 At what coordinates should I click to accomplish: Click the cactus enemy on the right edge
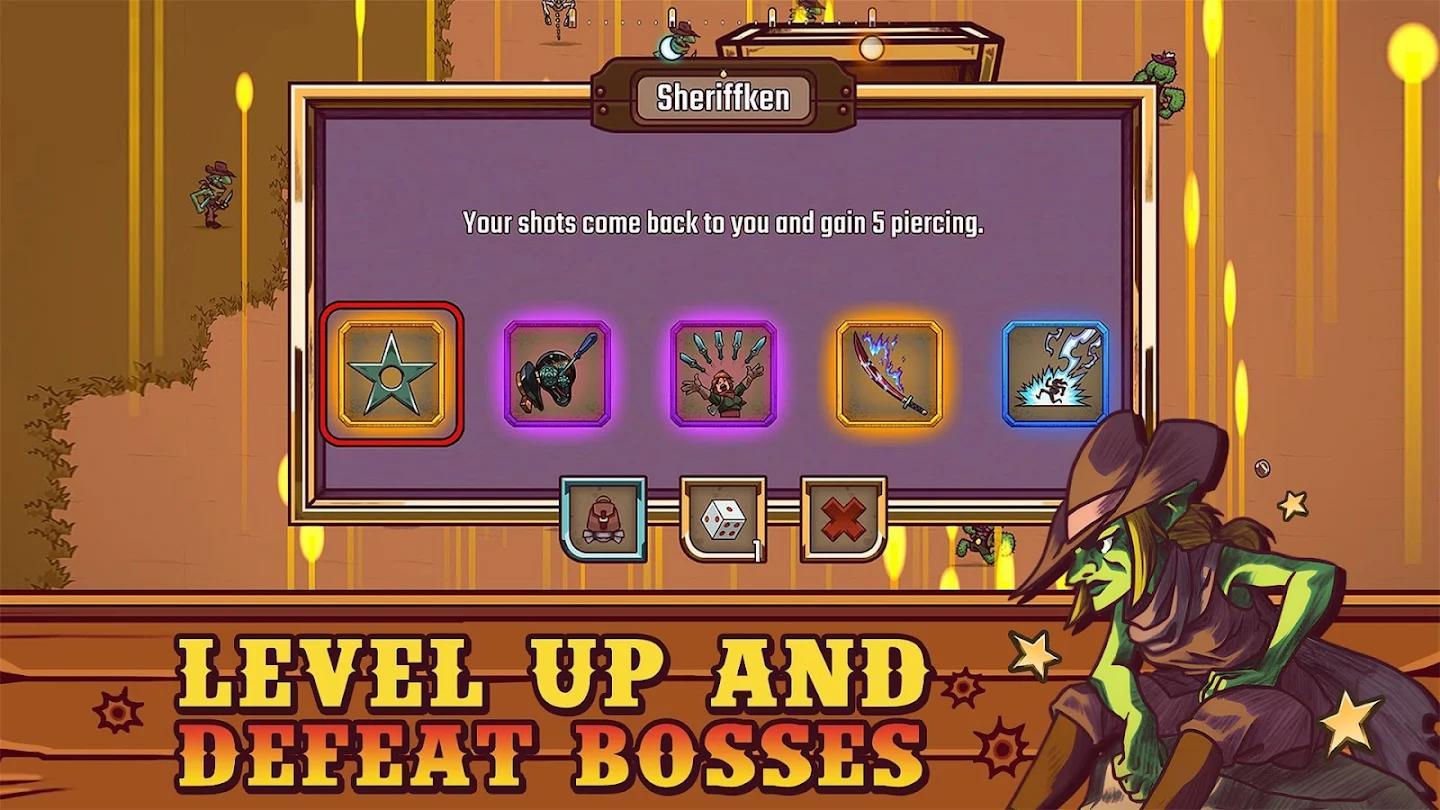pos(1160,75)
